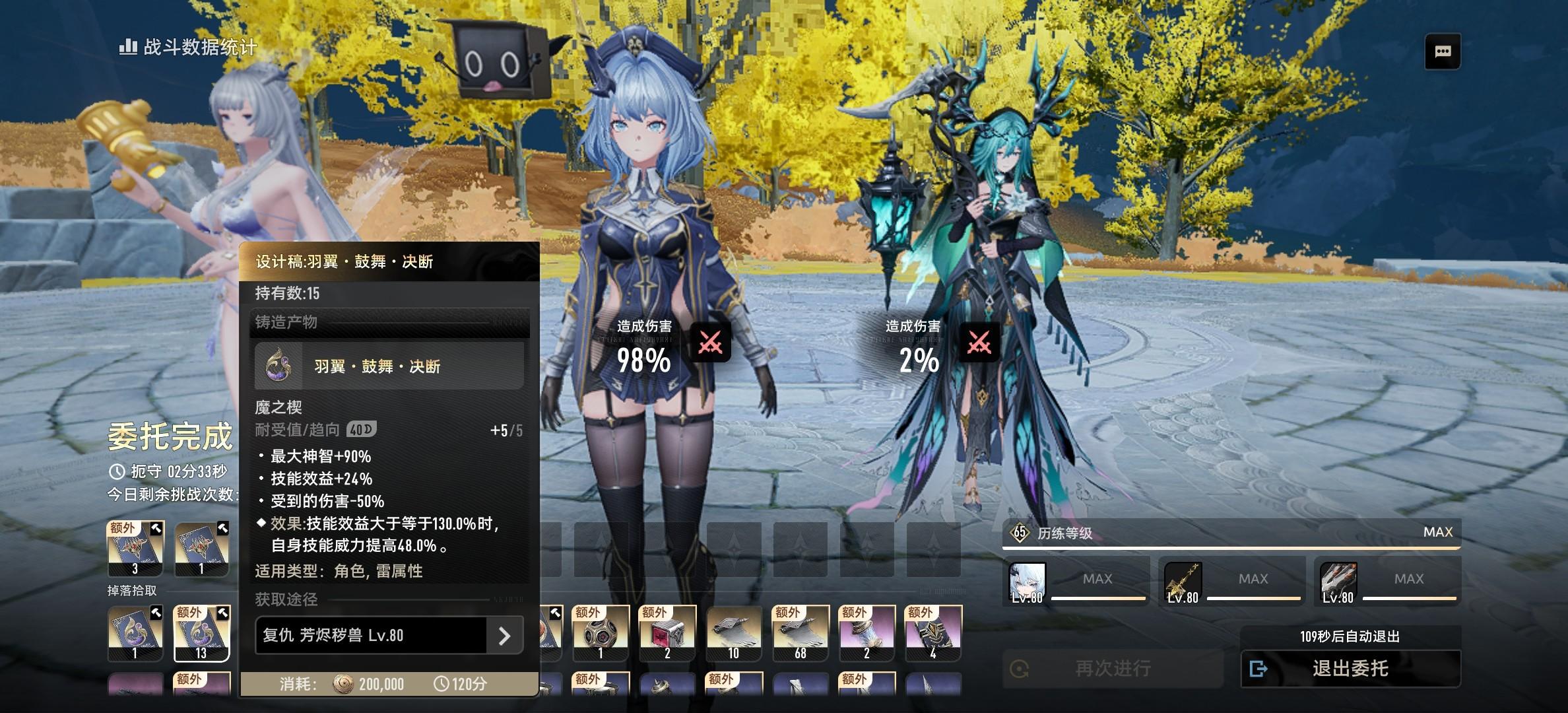The image size is (1568, 713).
Task: Pick the grey scroll slot showing 68
Action: point(800,633)
